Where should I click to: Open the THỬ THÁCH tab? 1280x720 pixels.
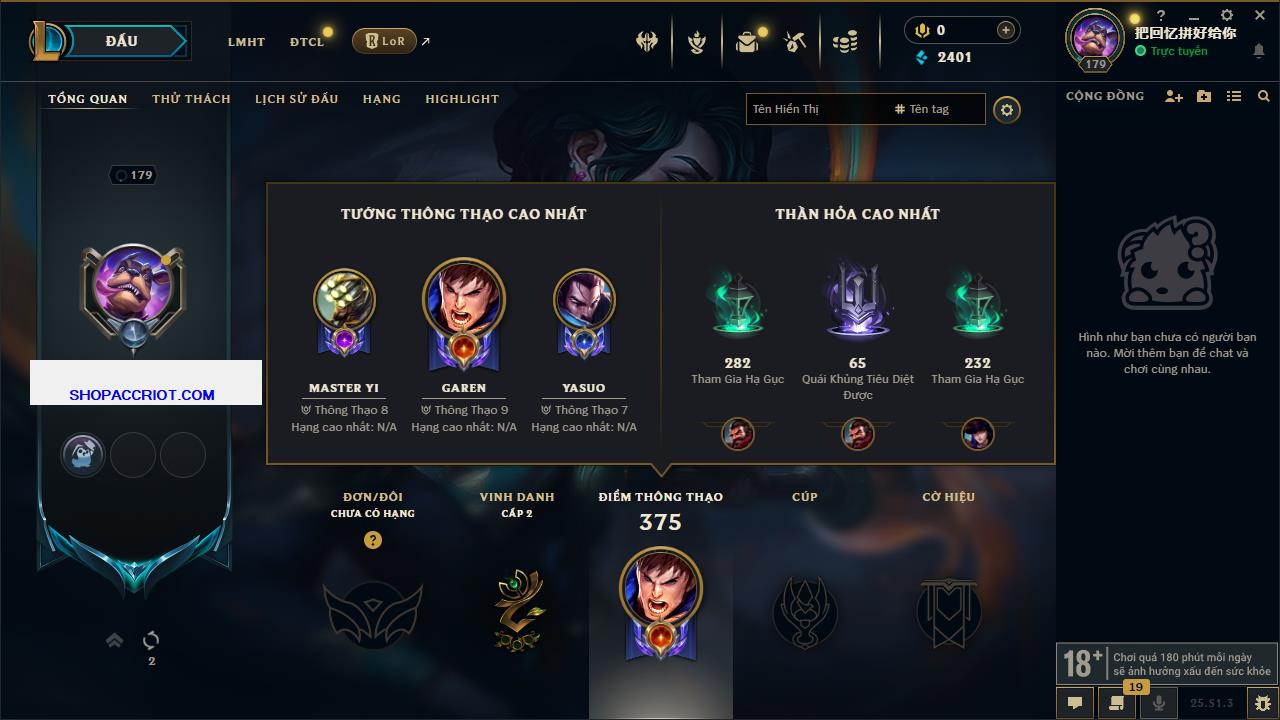coord(191,99)
